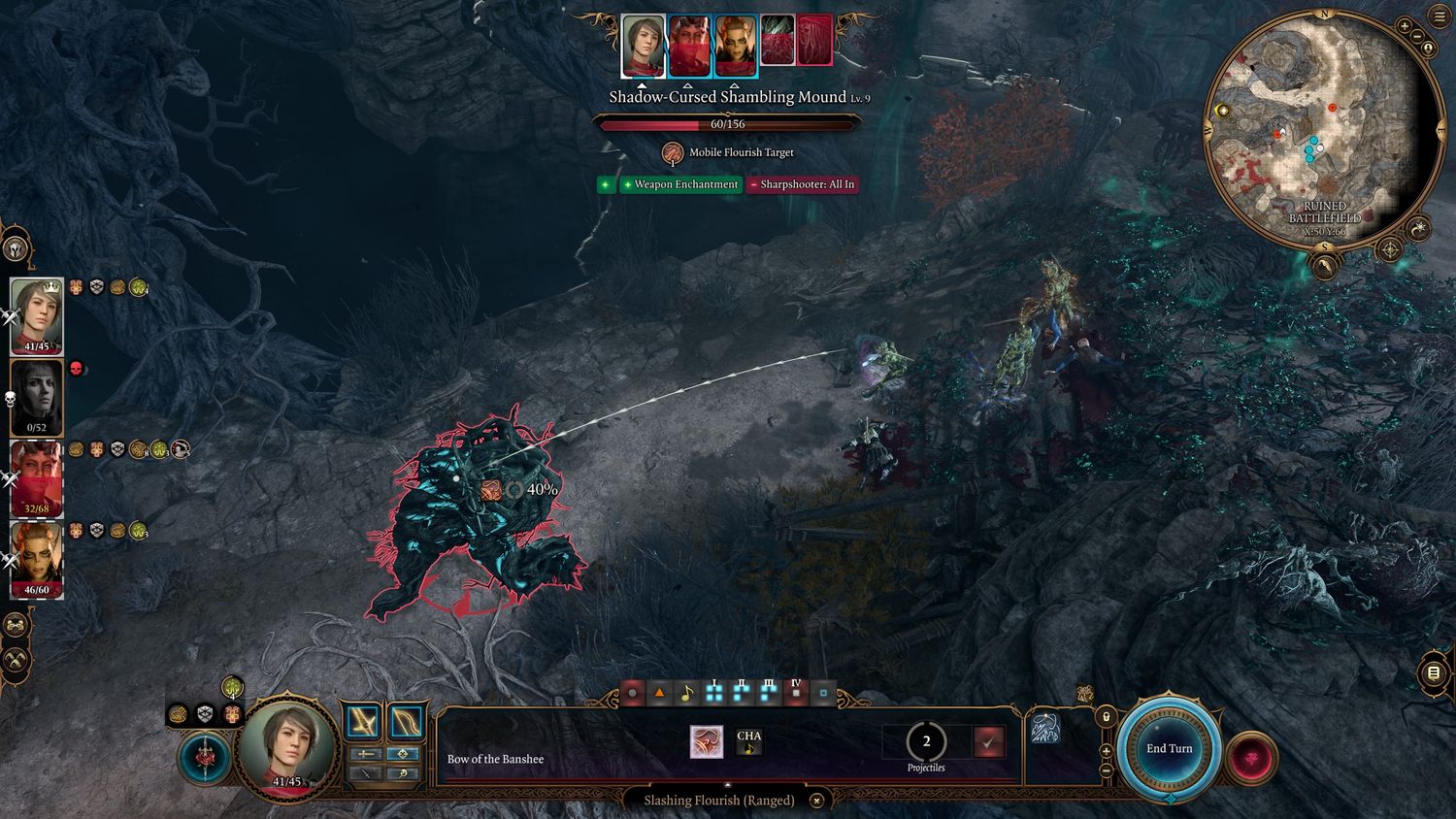Viewport: 1456px width, 819px height.
Task: Zoom in the minimap
Action: coord(1405,26)
